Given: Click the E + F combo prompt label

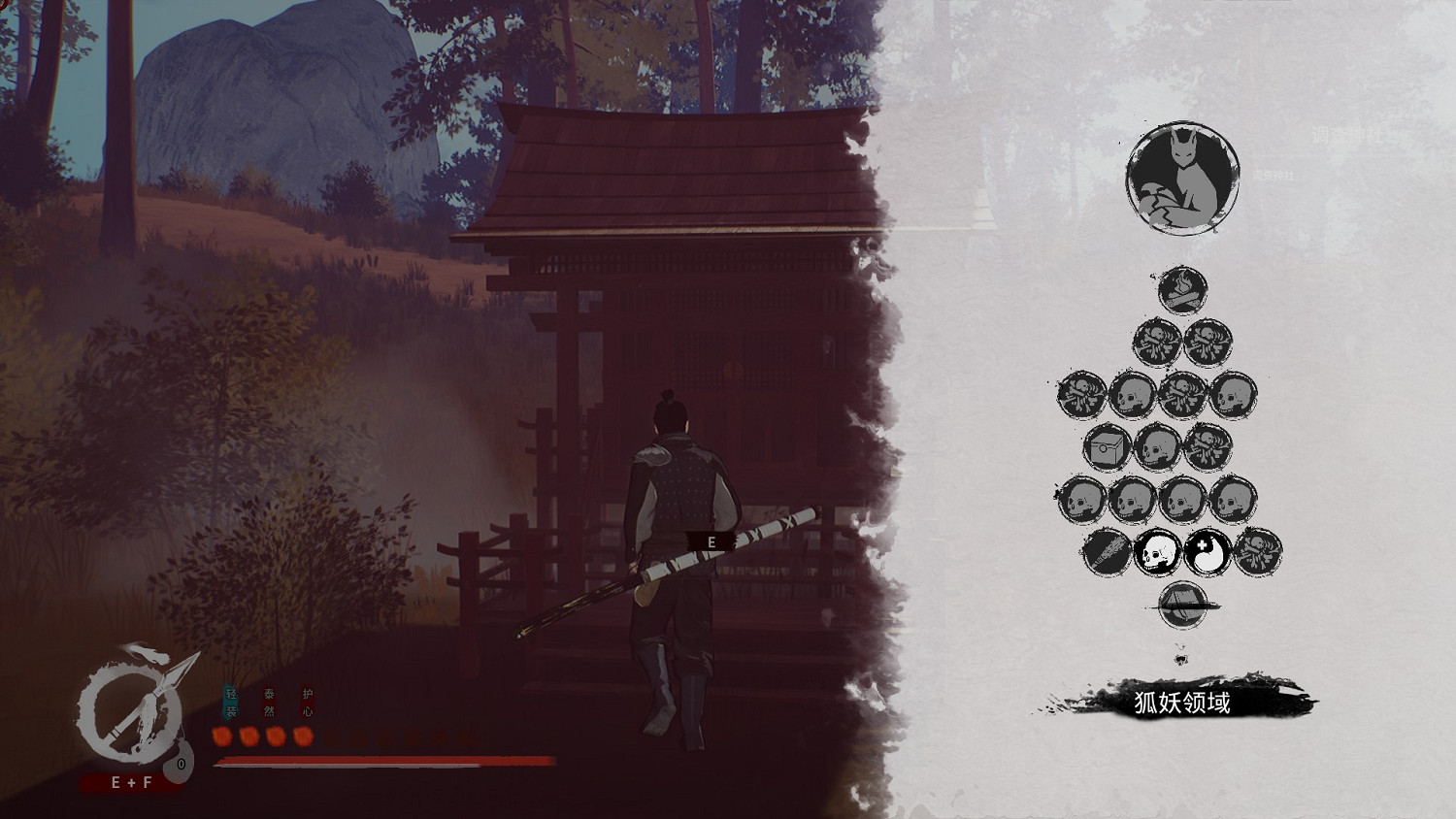Looking at the screenshot, I should click(131, 780).
